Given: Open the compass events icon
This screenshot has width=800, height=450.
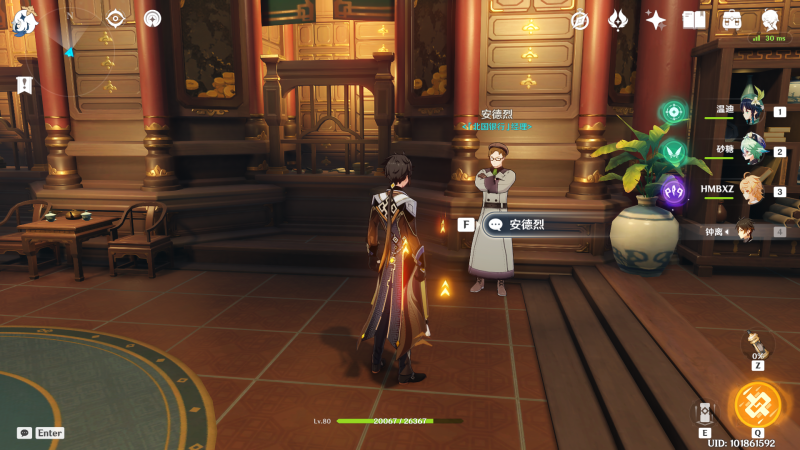Looking at the screenshot, I should 579,20.
